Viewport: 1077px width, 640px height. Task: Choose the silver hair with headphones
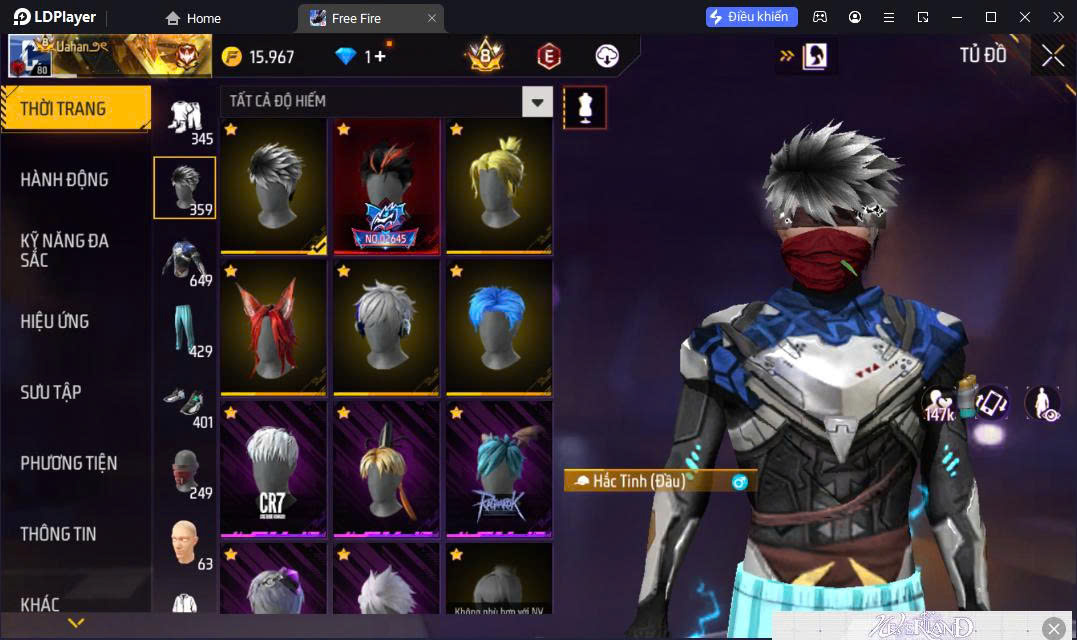pyautogui.click(x=386, y=326)
